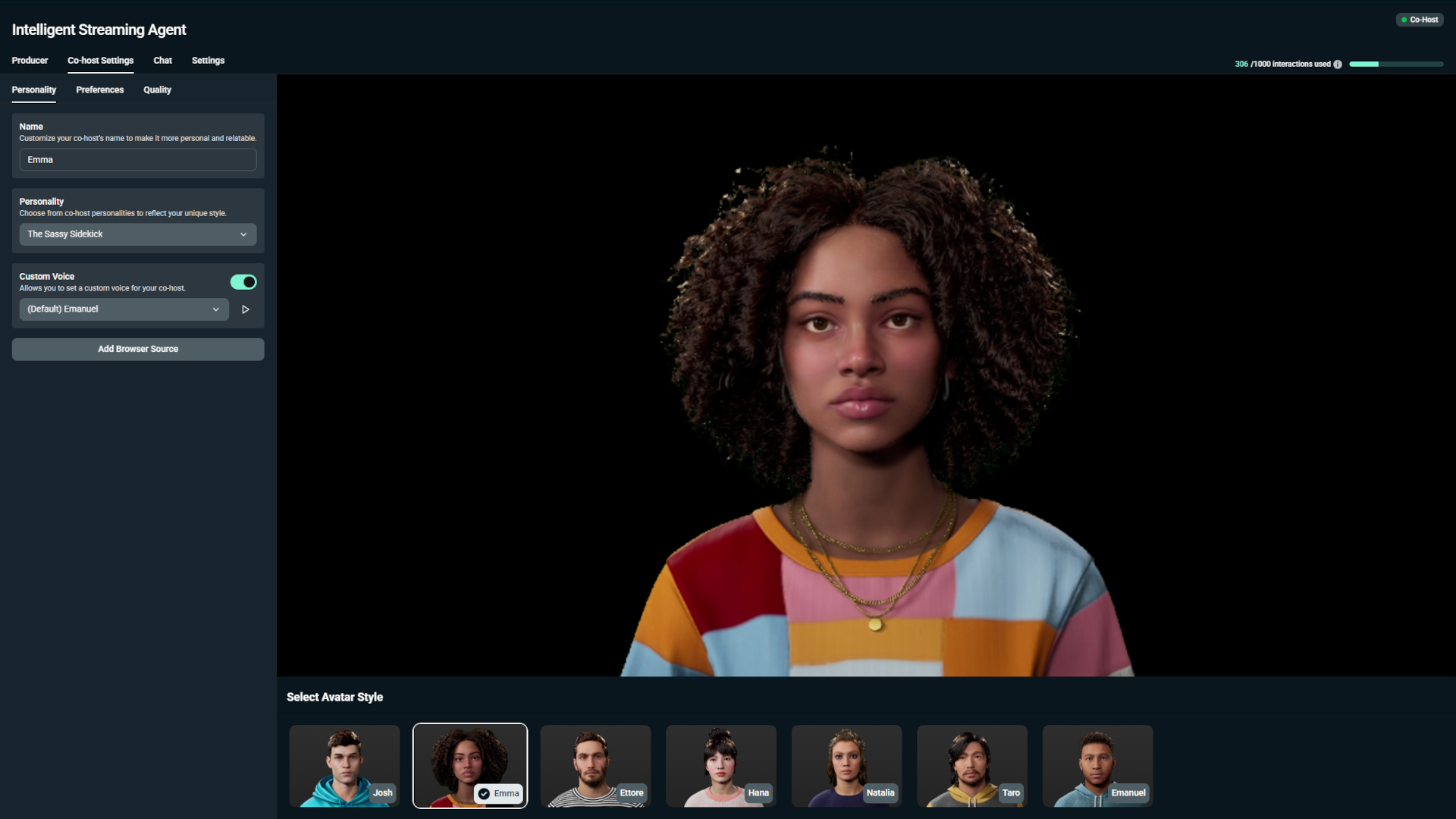Choose the Hana avatar
The image size is (1456, 819).
[x=720, y=766]
